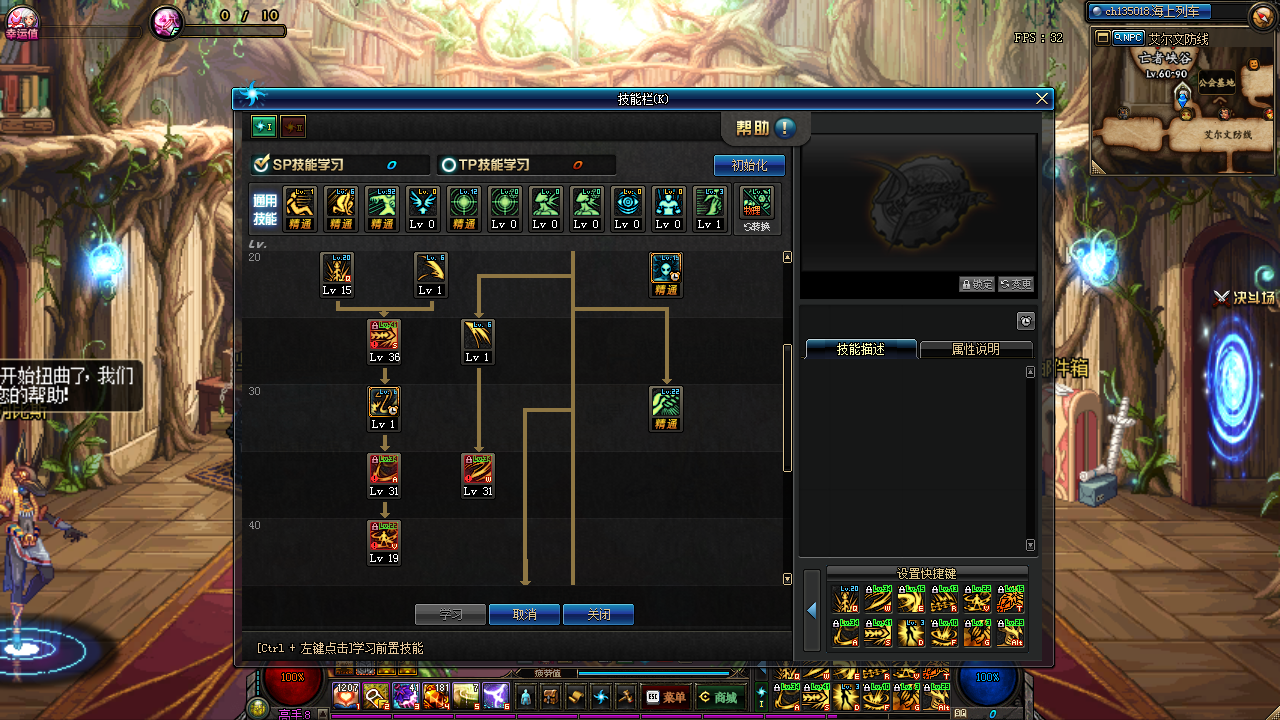Close the skill window with the X
This screenshot has width=1280, height=720.
point(1042,98)
